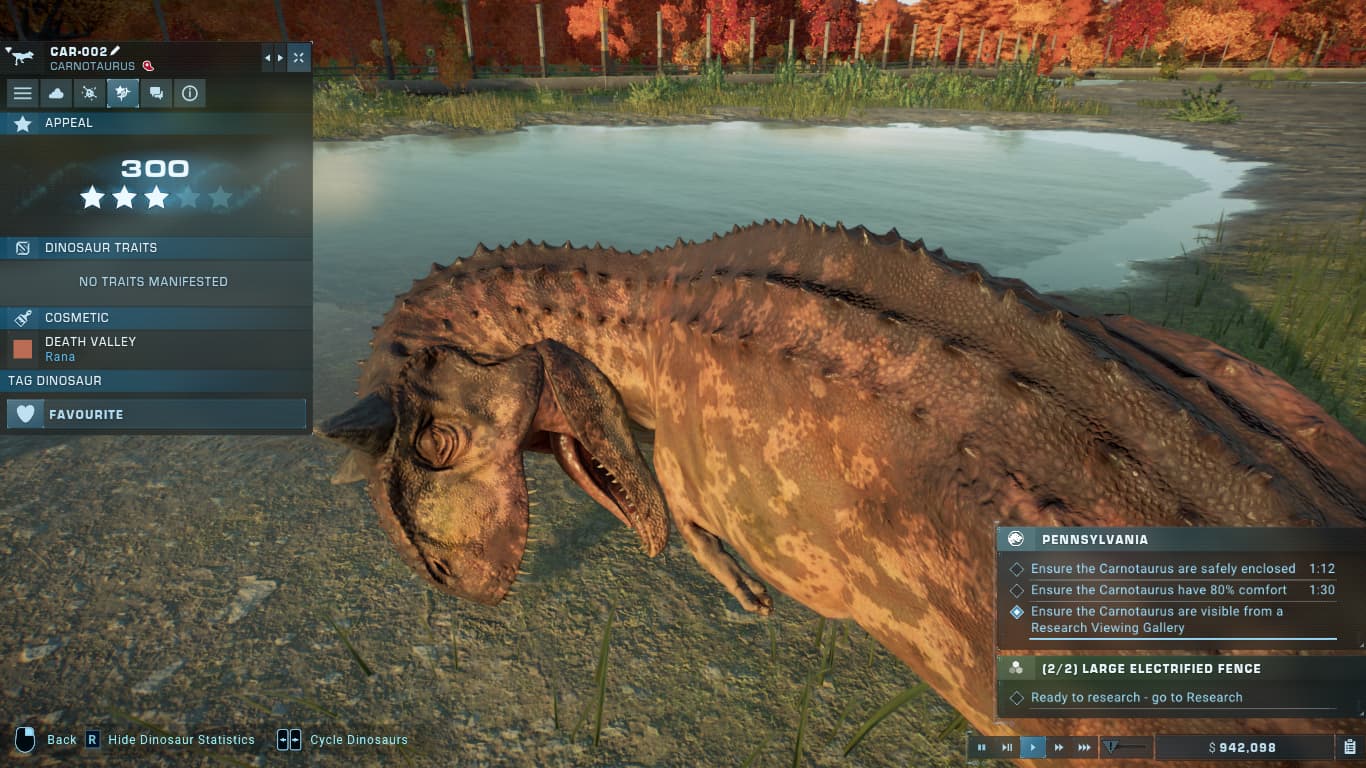Screen dimensions: 1366x768
Task: Activate the step-frame play/pause control
Action: (1007, 747)
